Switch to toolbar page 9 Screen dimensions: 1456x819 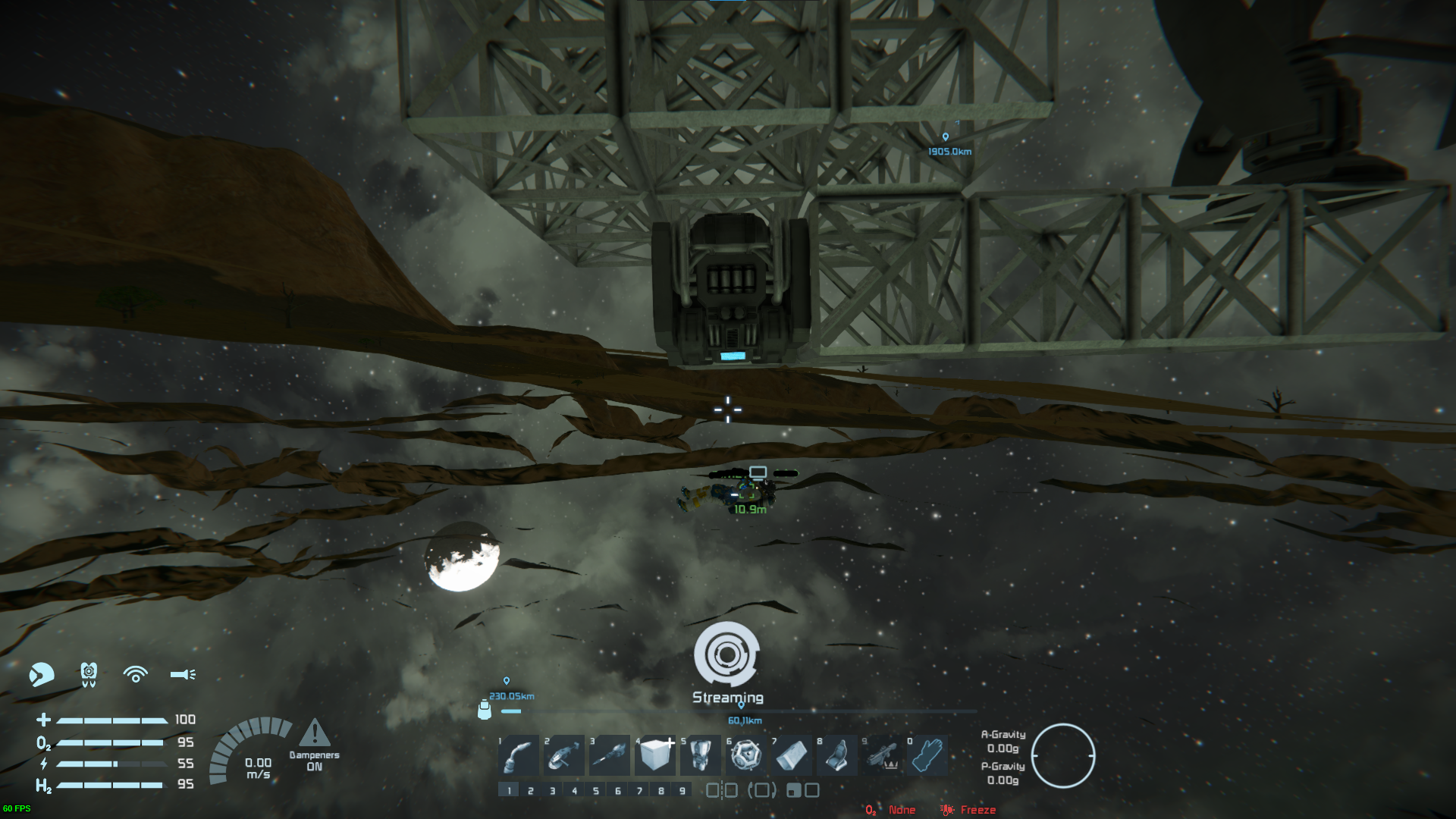click(x=682, y=791)
